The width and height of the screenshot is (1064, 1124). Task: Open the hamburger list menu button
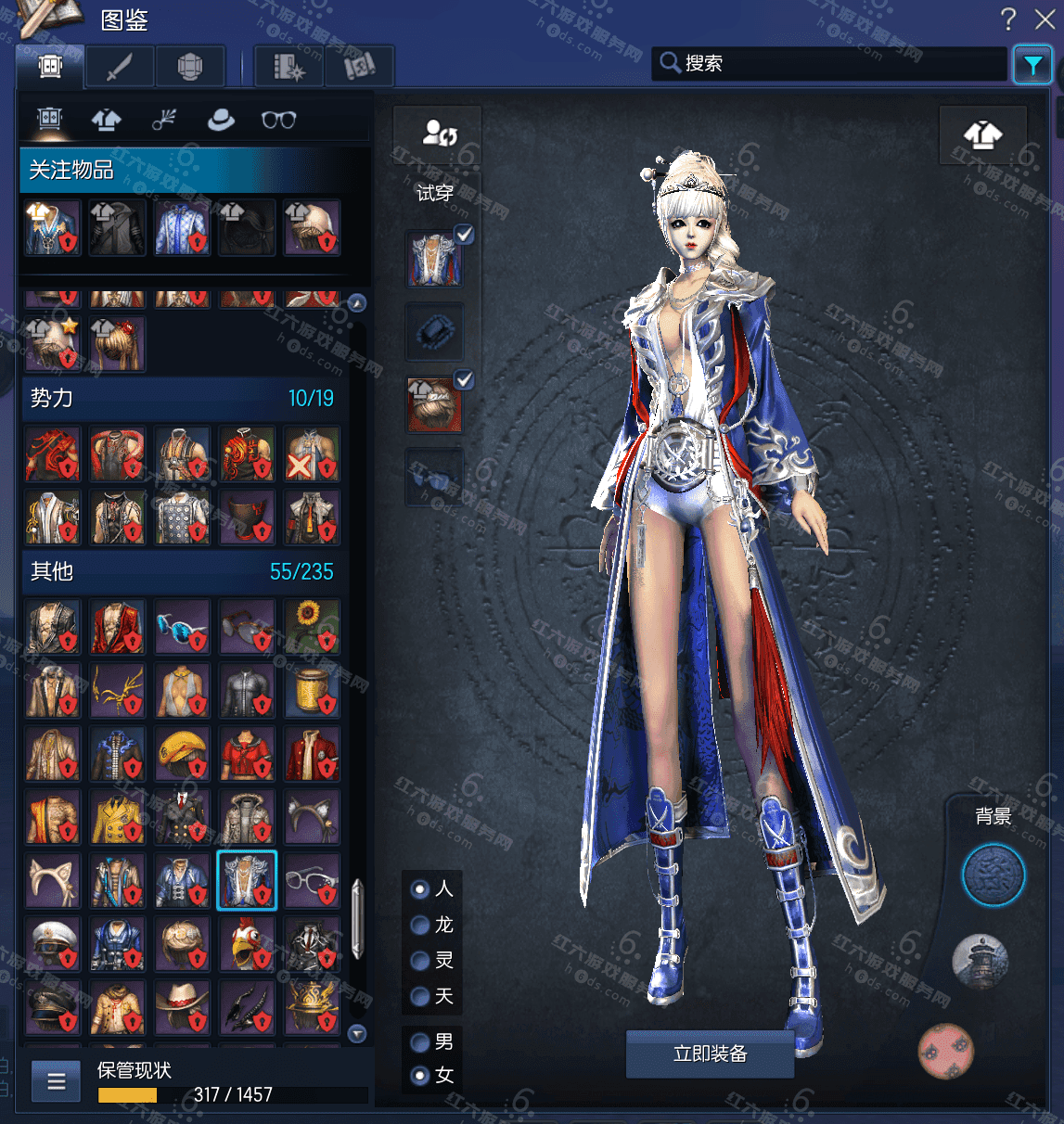click(57, 1081)
